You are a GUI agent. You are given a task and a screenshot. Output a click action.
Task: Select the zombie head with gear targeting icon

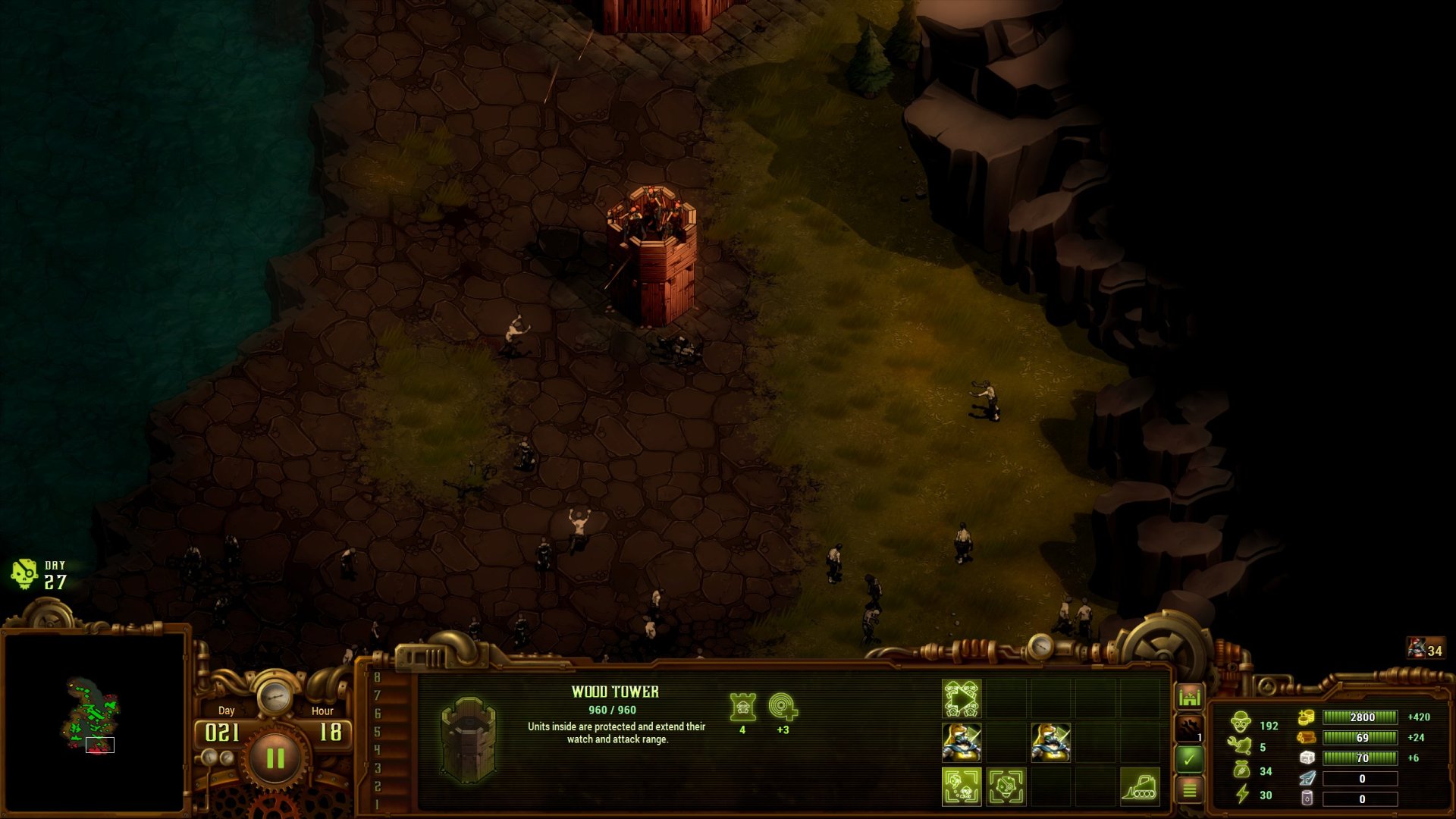[1006, 786]
